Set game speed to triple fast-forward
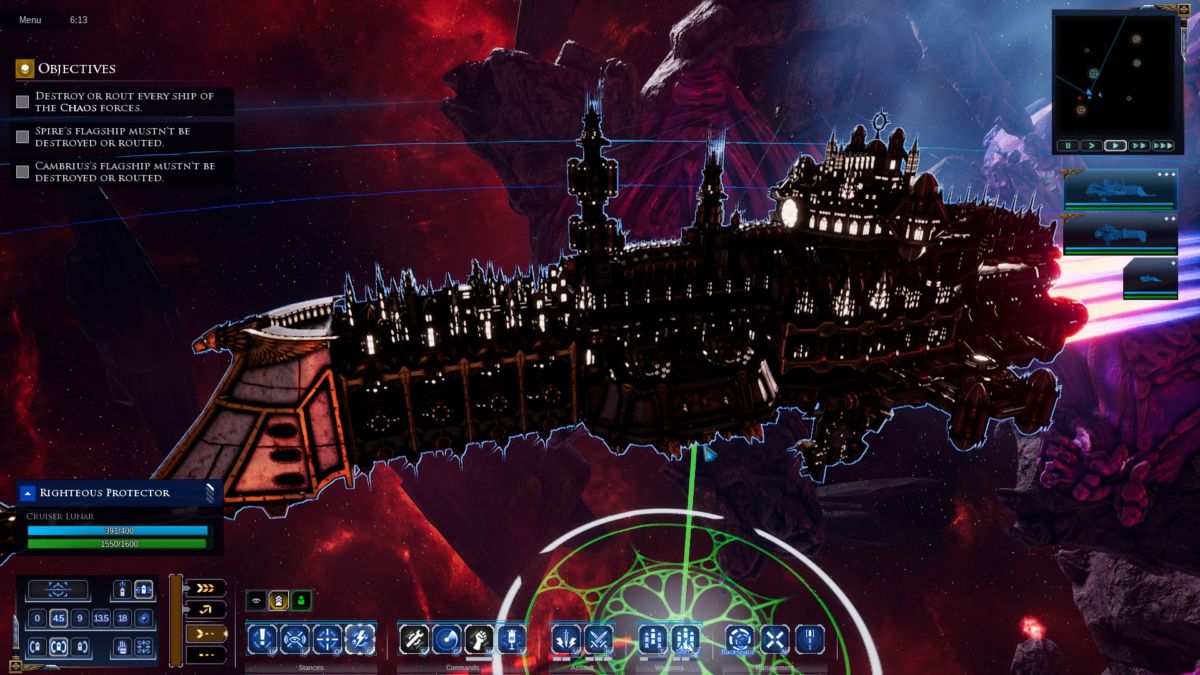The width and height of the screenshot is (1200, 675). point(1162,146)
